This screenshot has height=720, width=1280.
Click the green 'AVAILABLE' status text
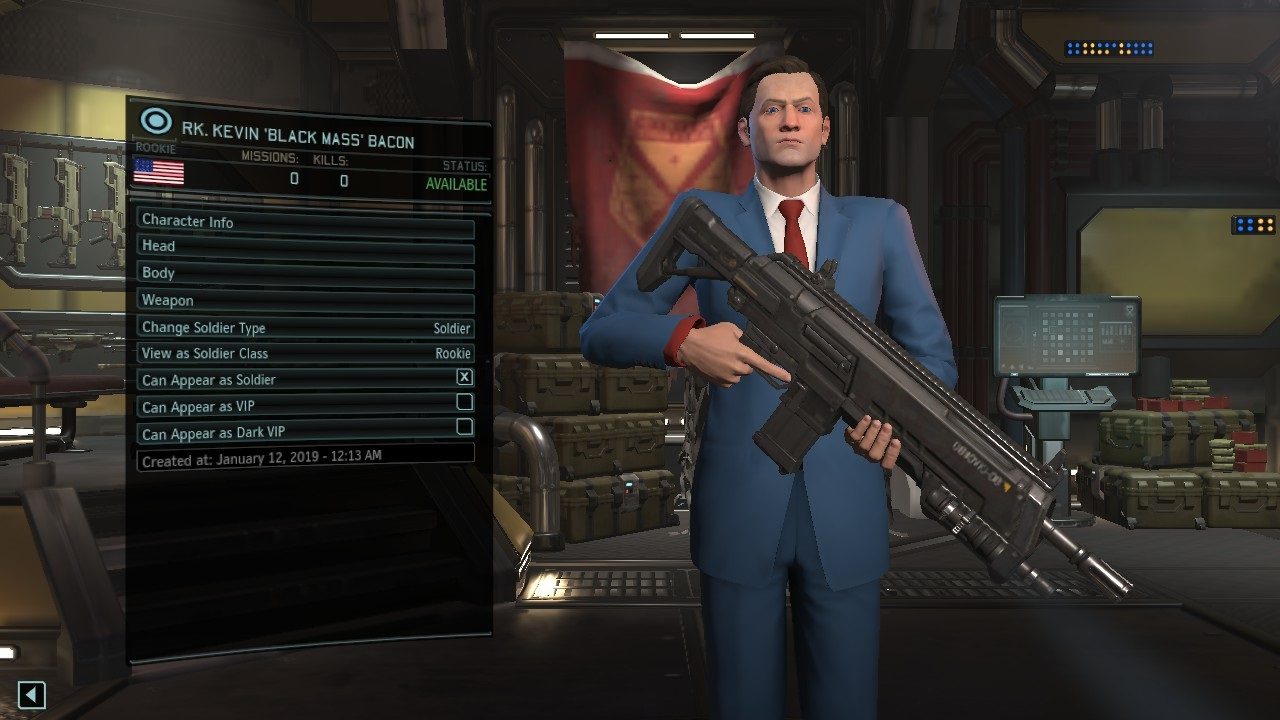458,185
